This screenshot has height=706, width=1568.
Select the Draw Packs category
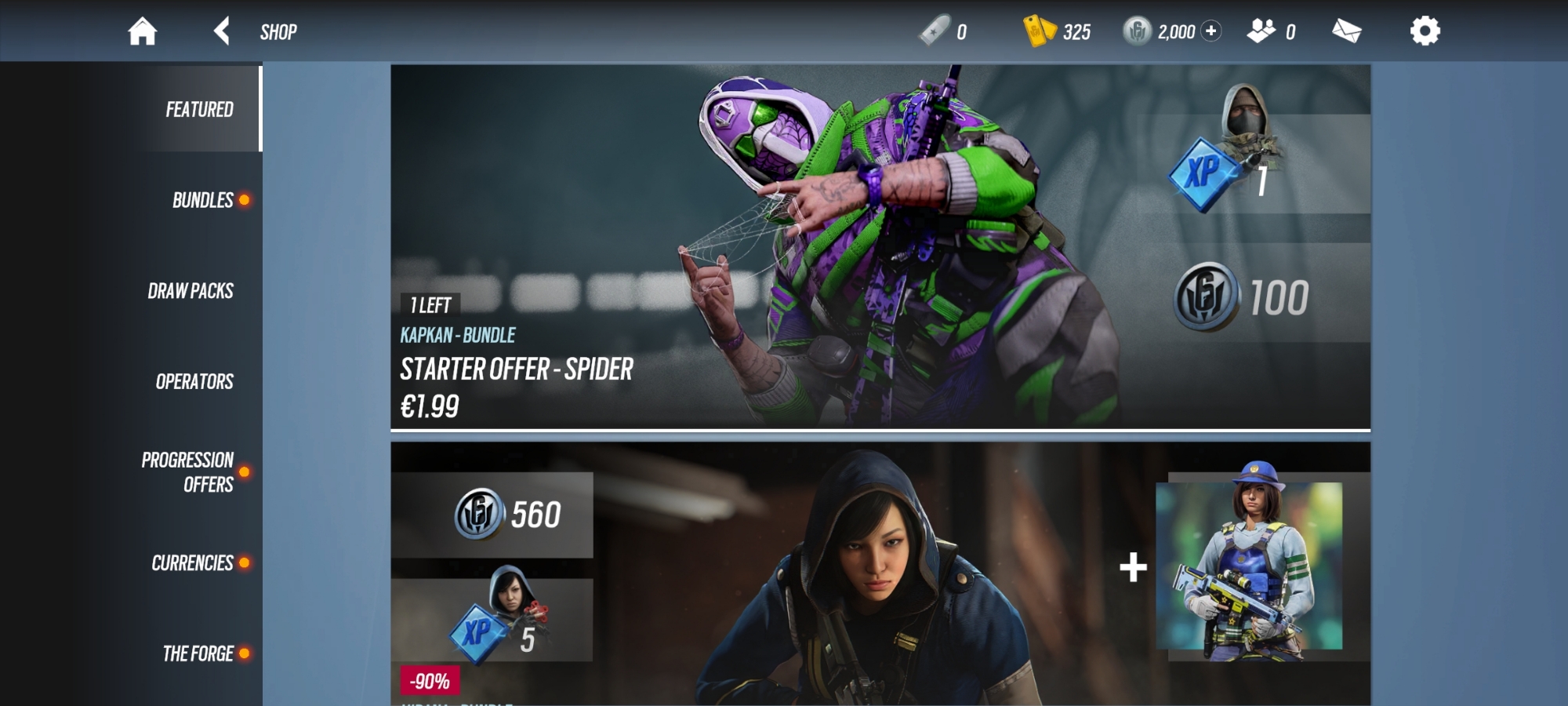point(191,291)
